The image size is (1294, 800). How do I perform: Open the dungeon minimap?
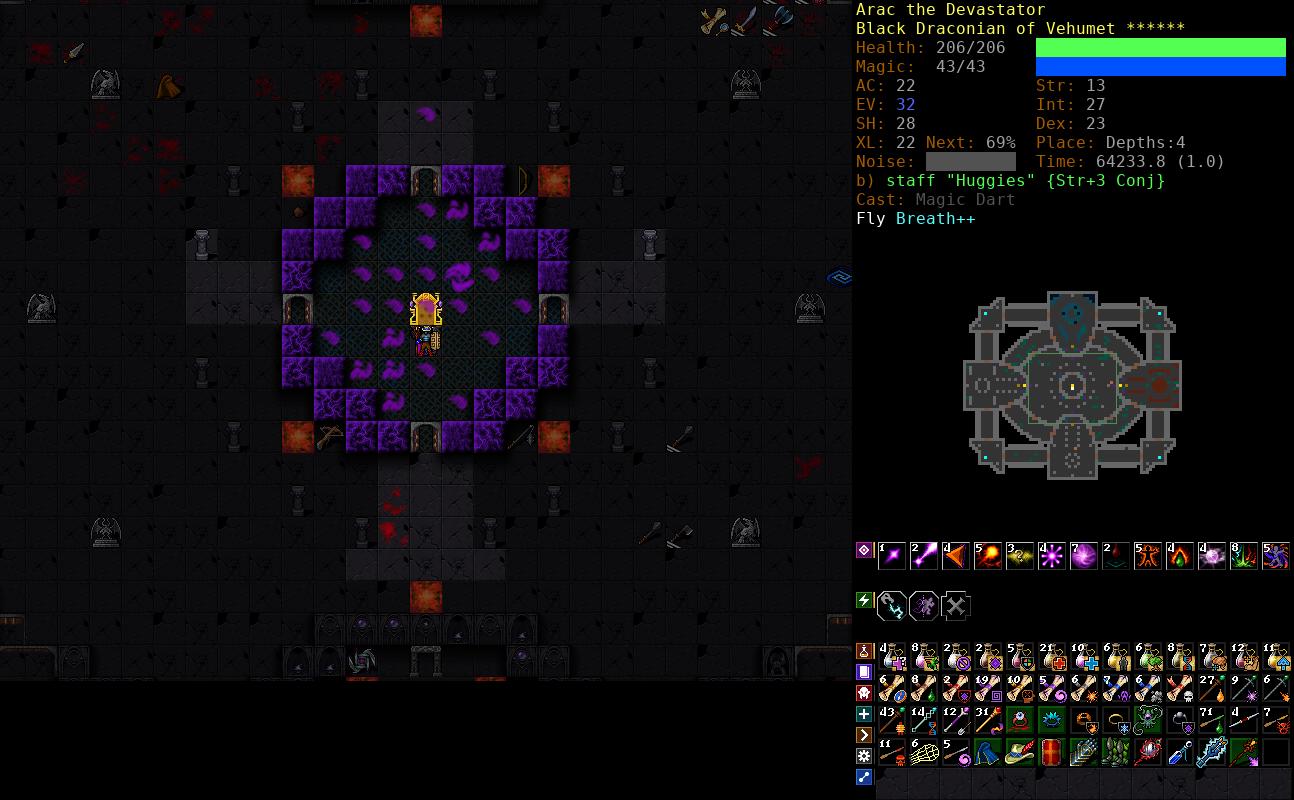[x=1072, y=385]
